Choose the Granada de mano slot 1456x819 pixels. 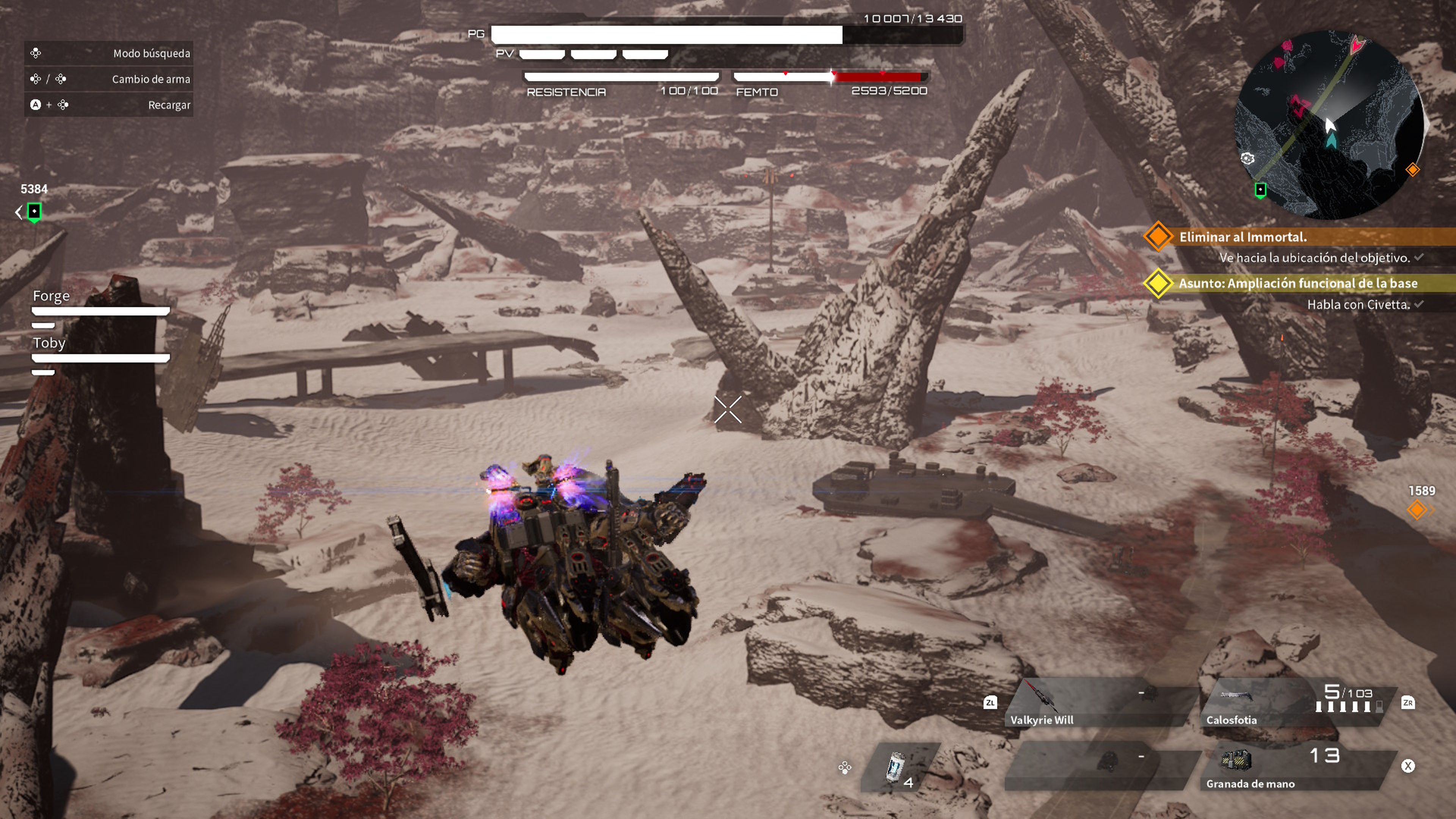pyautogui.click(x=1294, y=769)
